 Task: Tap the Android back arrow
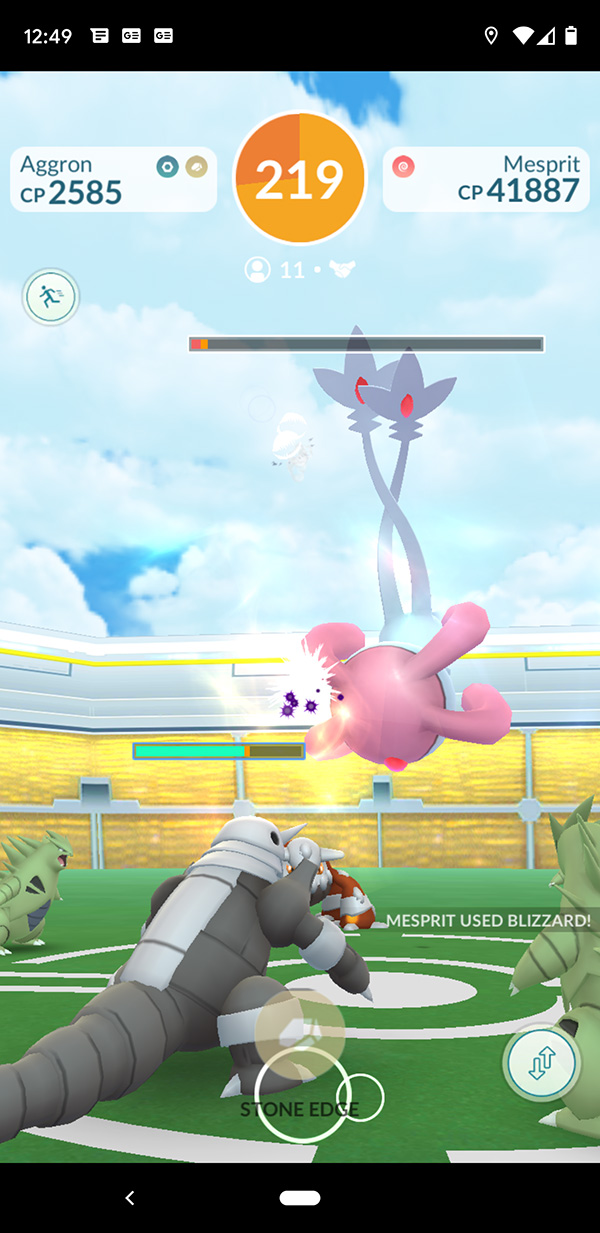tap(129, 1197)
